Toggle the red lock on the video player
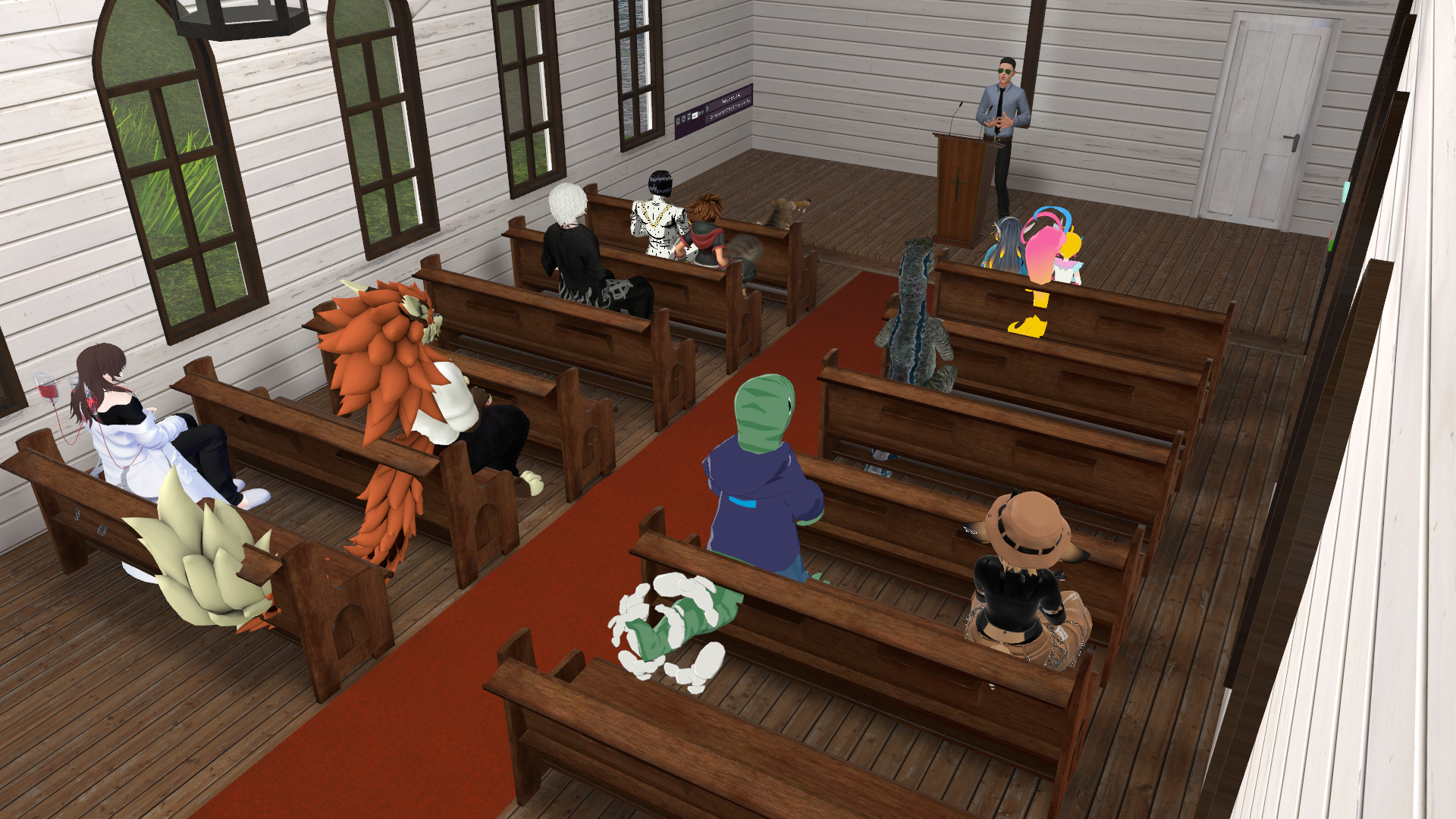1456x819 pixels. (708, 119)
